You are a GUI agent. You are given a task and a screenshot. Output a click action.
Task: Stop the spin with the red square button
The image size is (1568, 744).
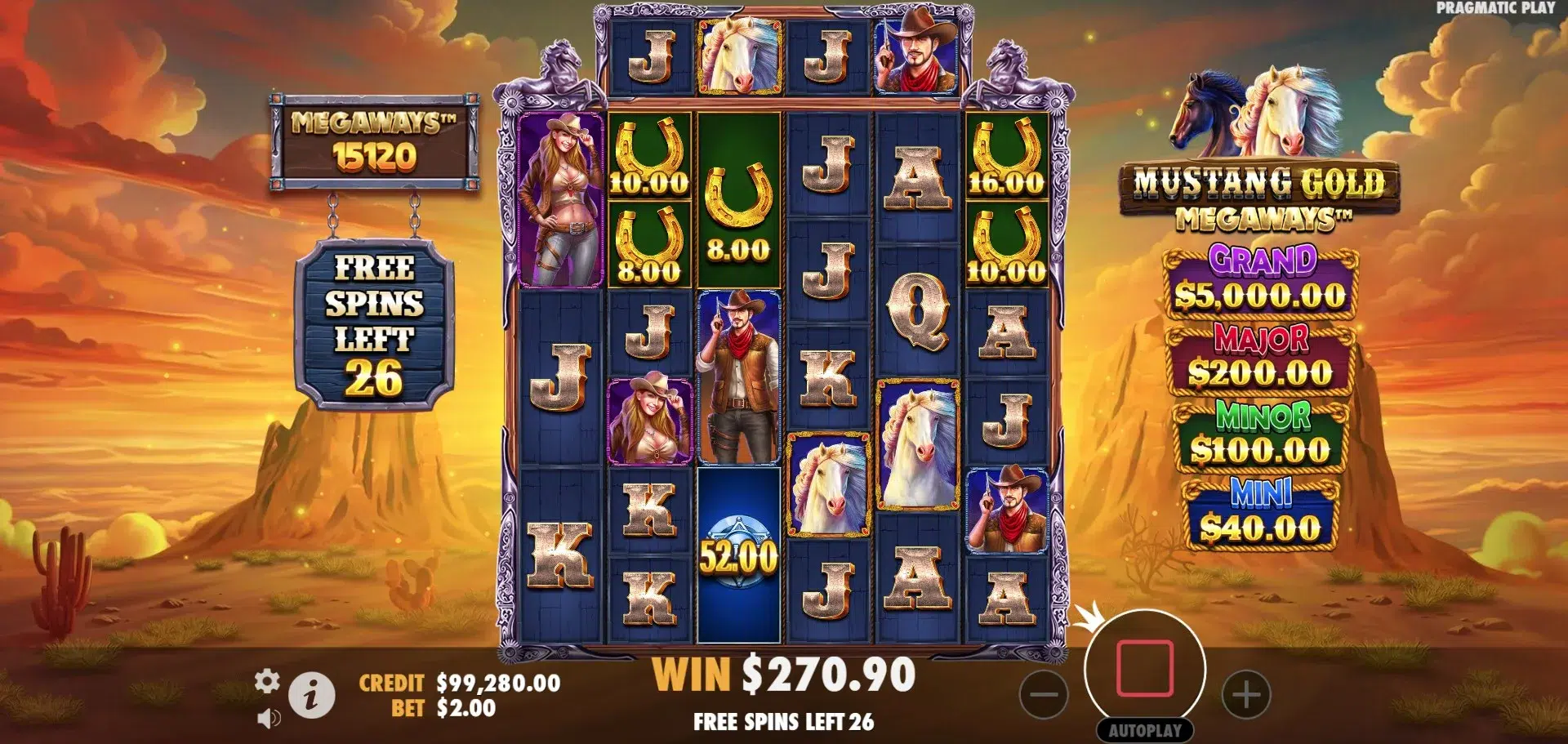tap(1145, 669)
